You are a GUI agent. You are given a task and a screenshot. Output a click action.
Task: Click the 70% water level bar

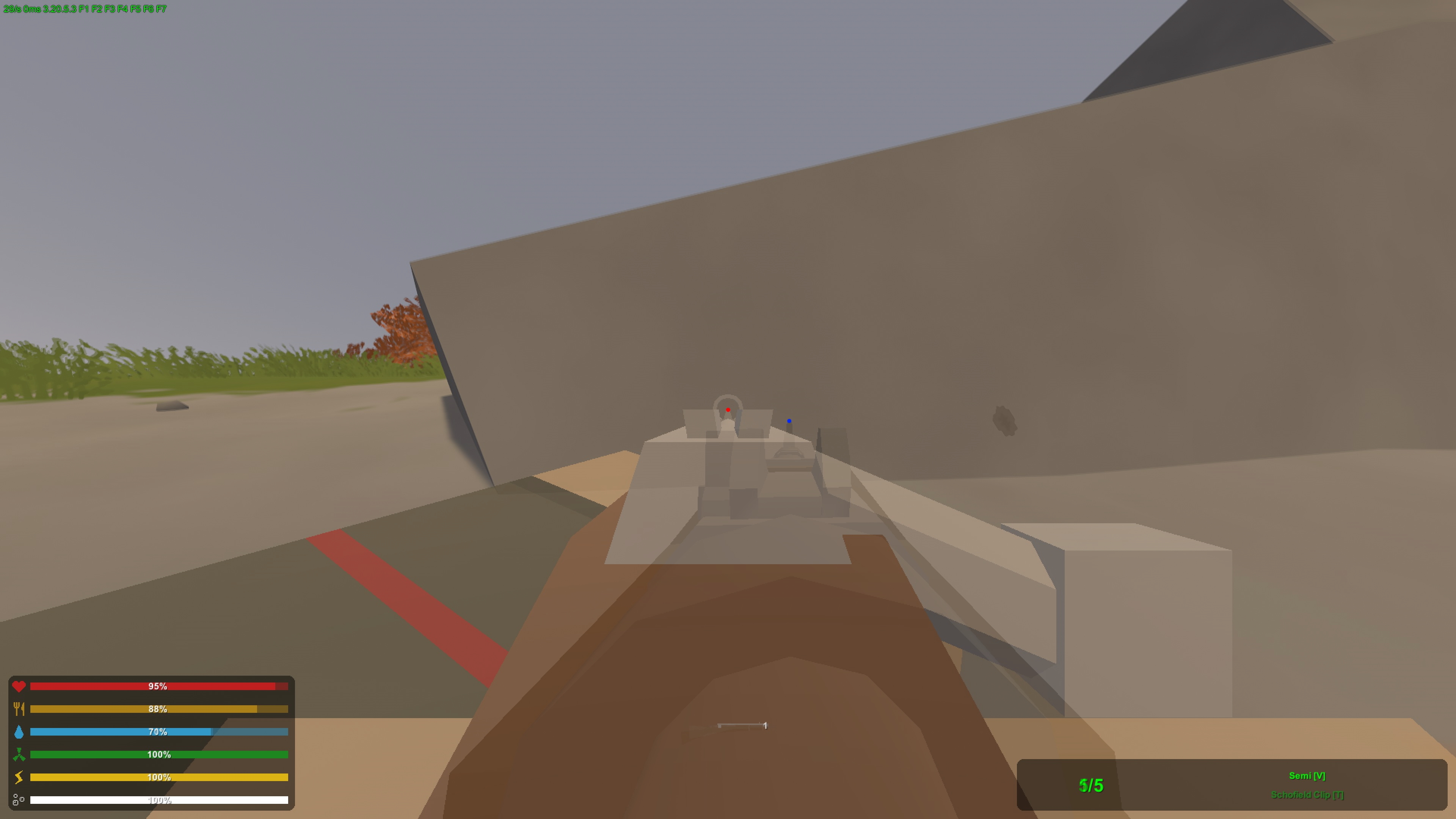158,732
